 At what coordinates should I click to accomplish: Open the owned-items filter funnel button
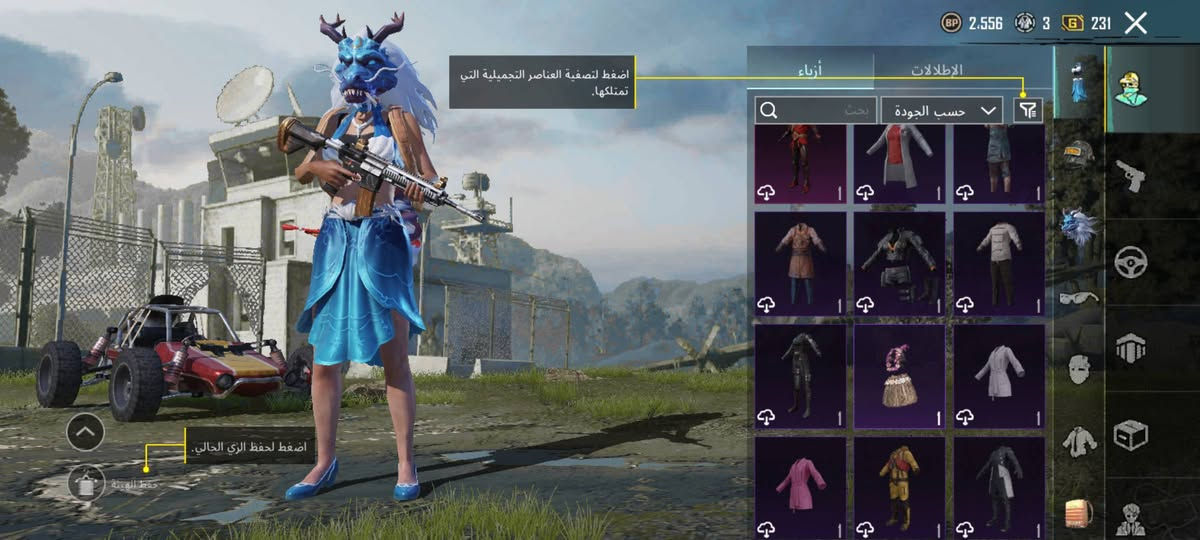point(1027,110)
